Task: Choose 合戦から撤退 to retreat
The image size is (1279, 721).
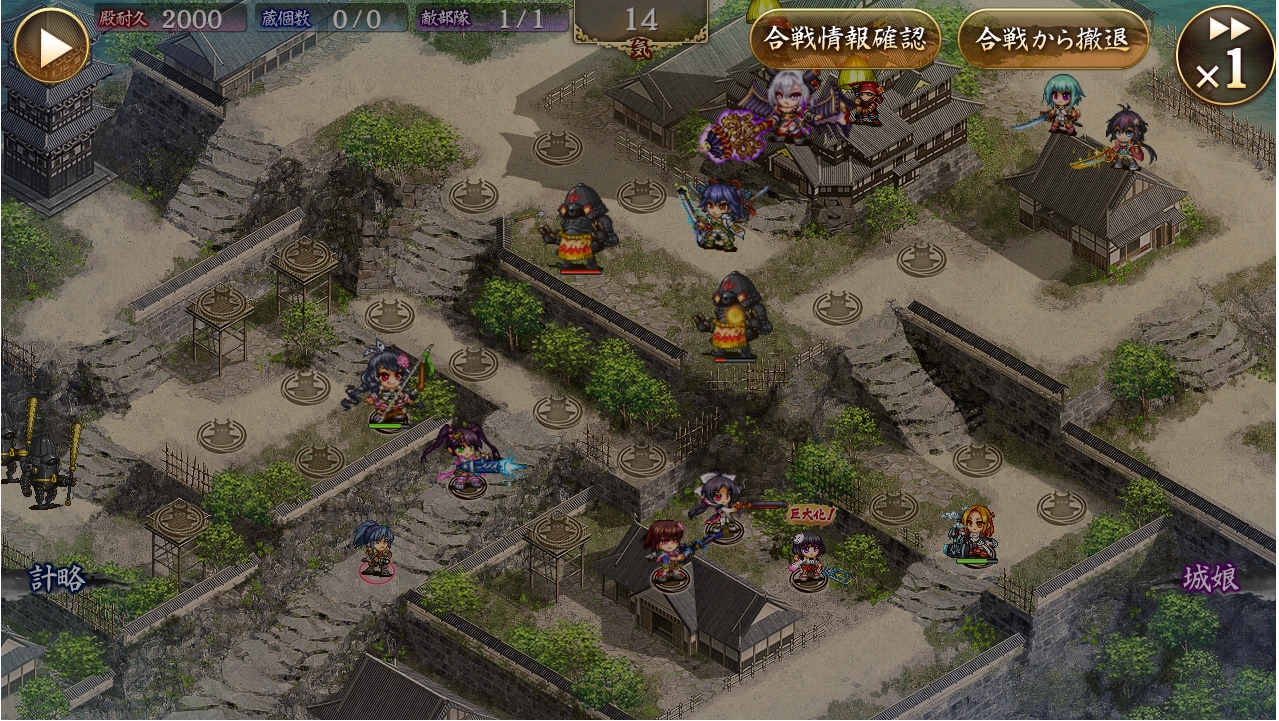Action: pos(1052,39)
